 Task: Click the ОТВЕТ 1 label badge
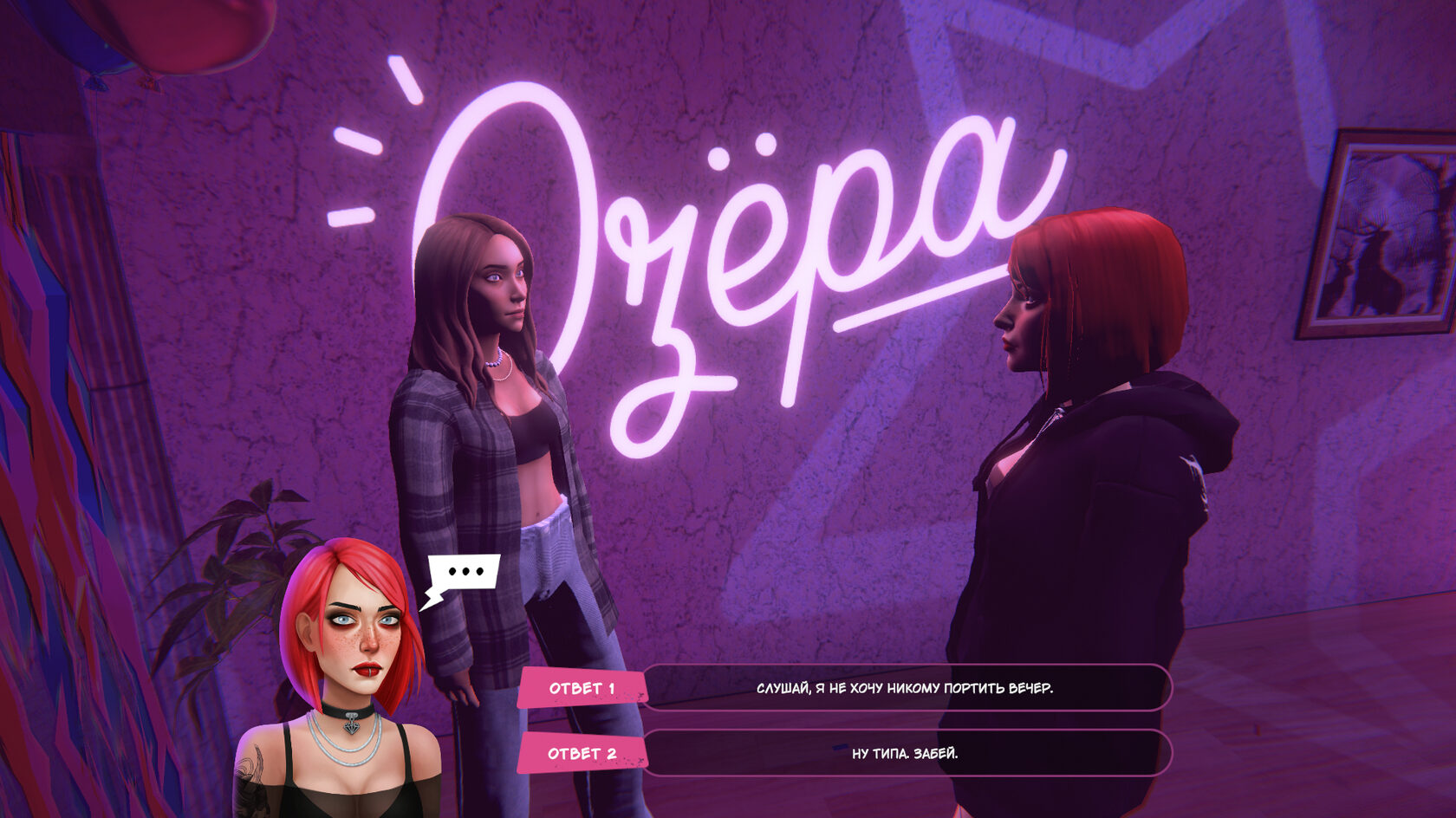point(583,686)
